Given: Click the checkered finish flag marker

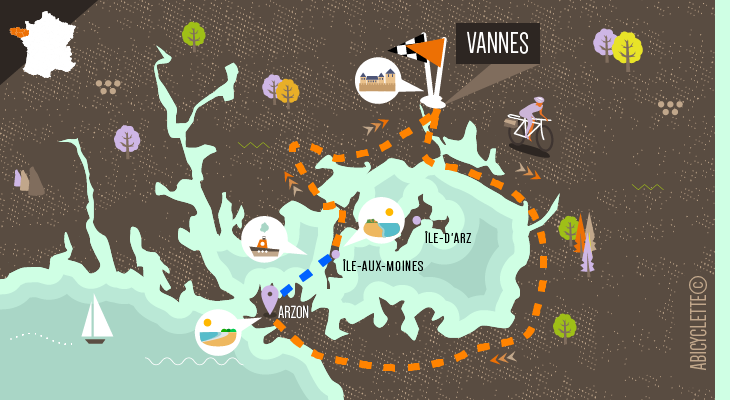Looking at the screenshot, I should (422, 54).
